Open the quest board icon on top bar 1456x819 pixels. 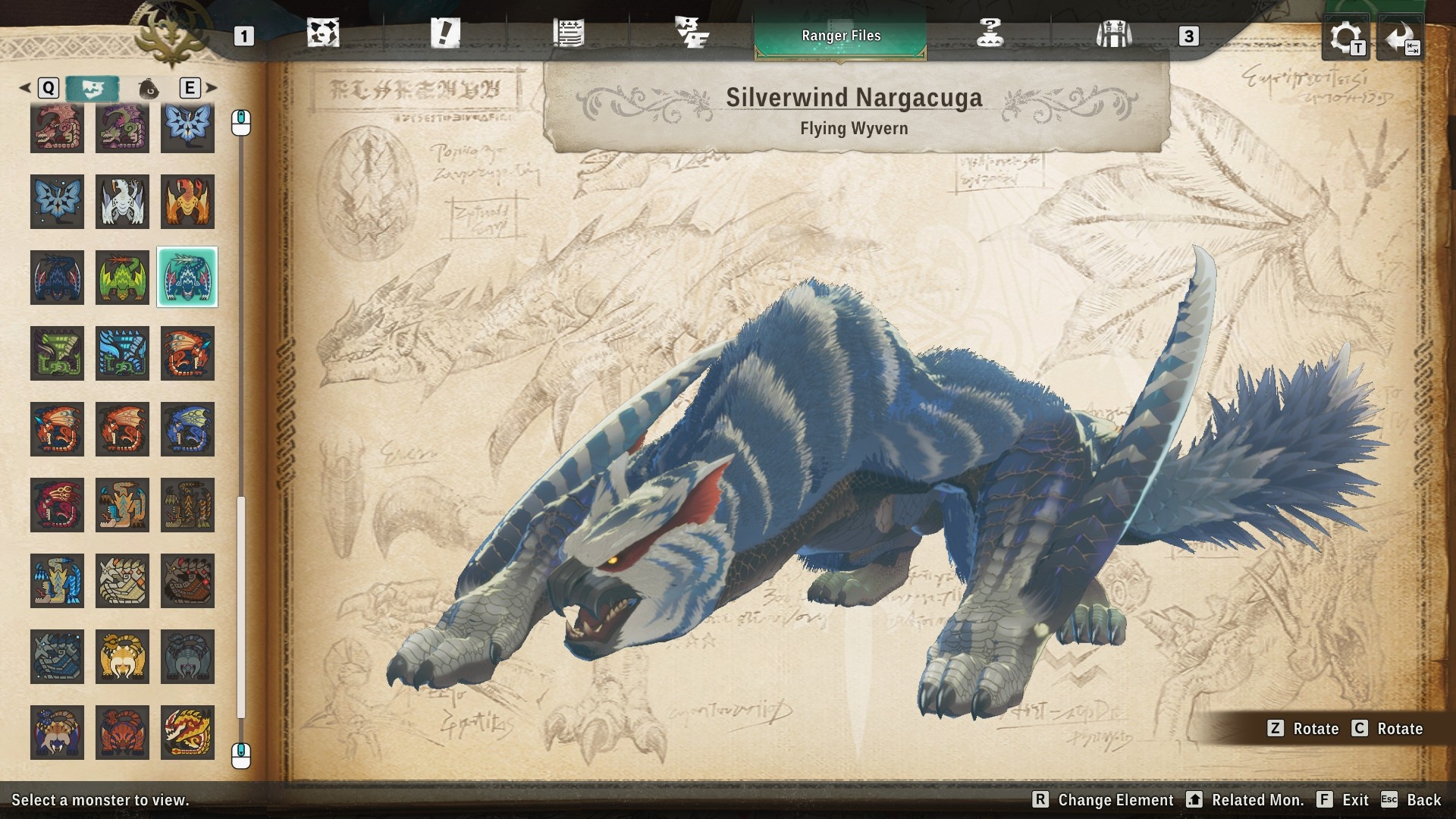pos(325,34)
